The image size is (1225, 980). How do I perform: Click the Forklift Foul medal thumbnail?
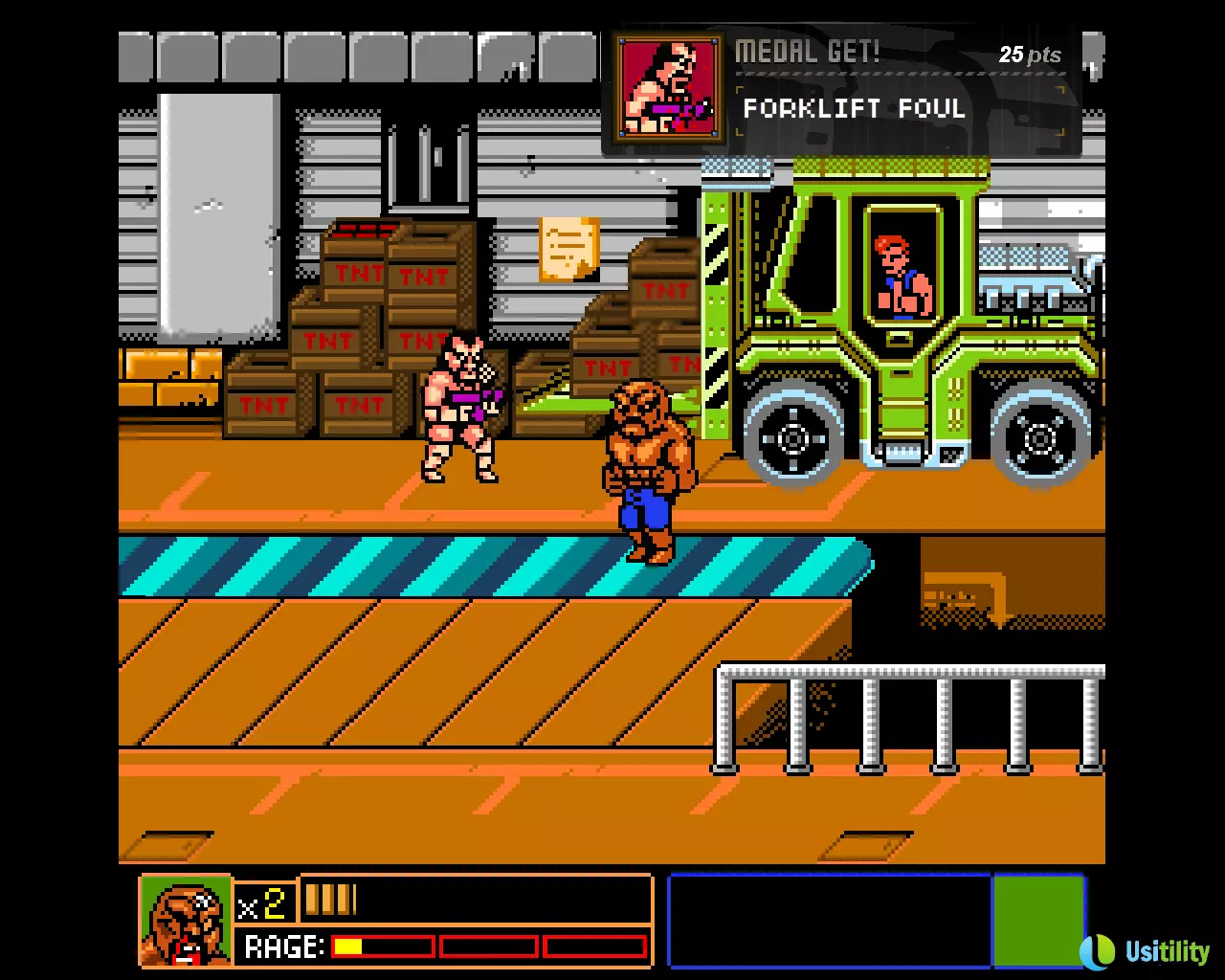tap(668, 90)
